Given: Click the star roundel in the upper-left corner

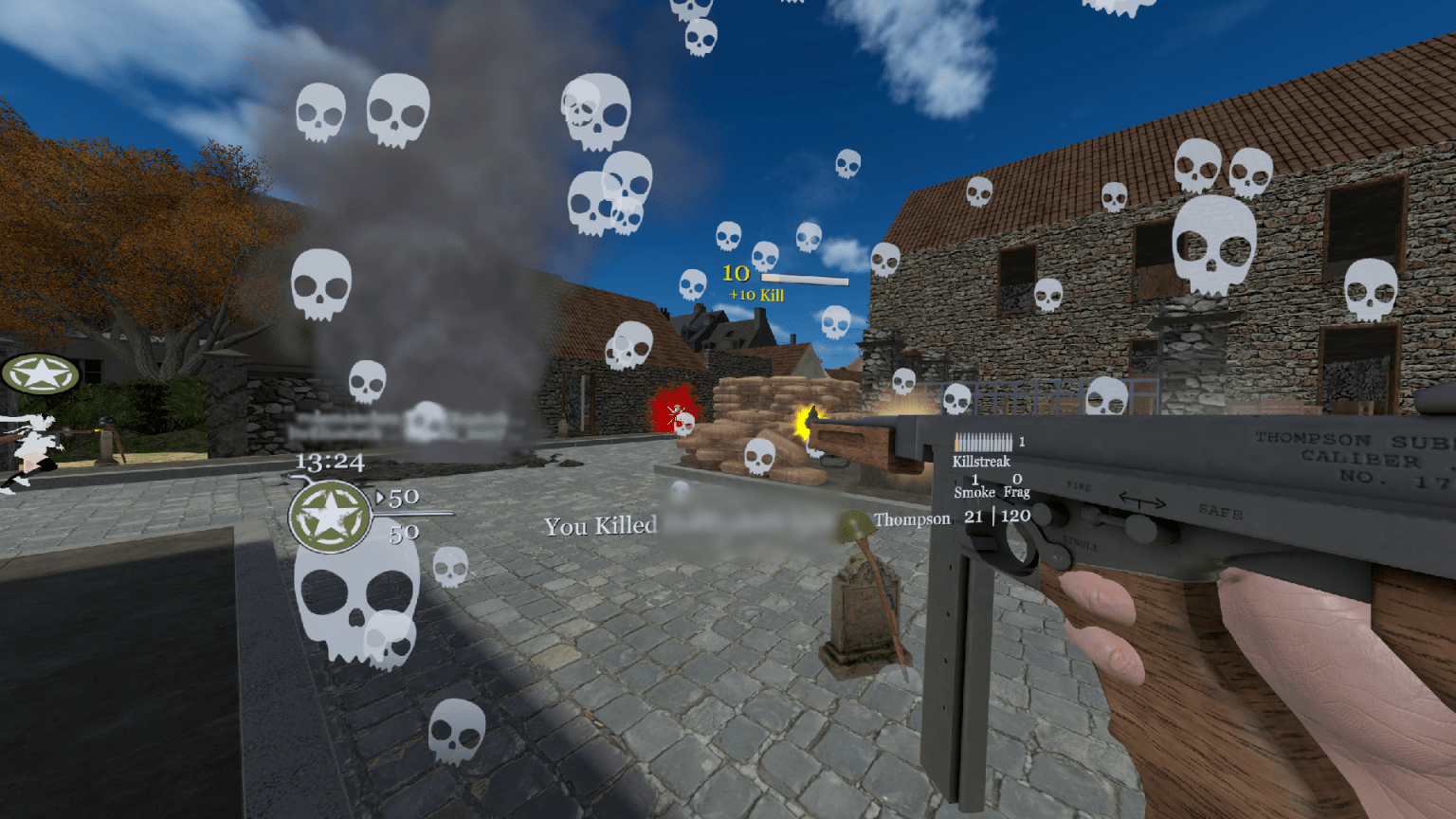Looking at the screenshot, I should 42,373.
